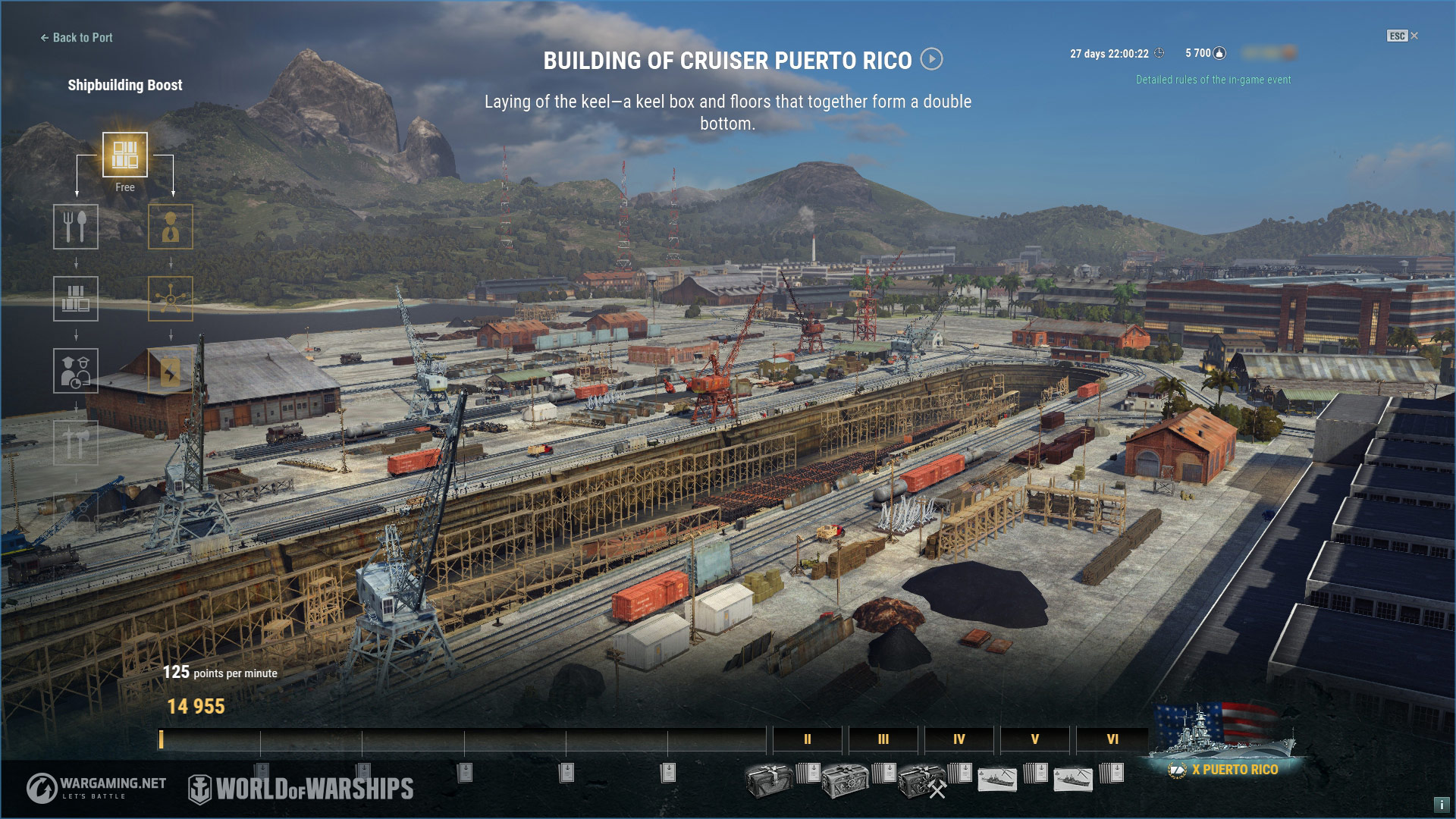1456x819 pixels.
Task: Select the IV milestone section
Action: tap(958, 739)
